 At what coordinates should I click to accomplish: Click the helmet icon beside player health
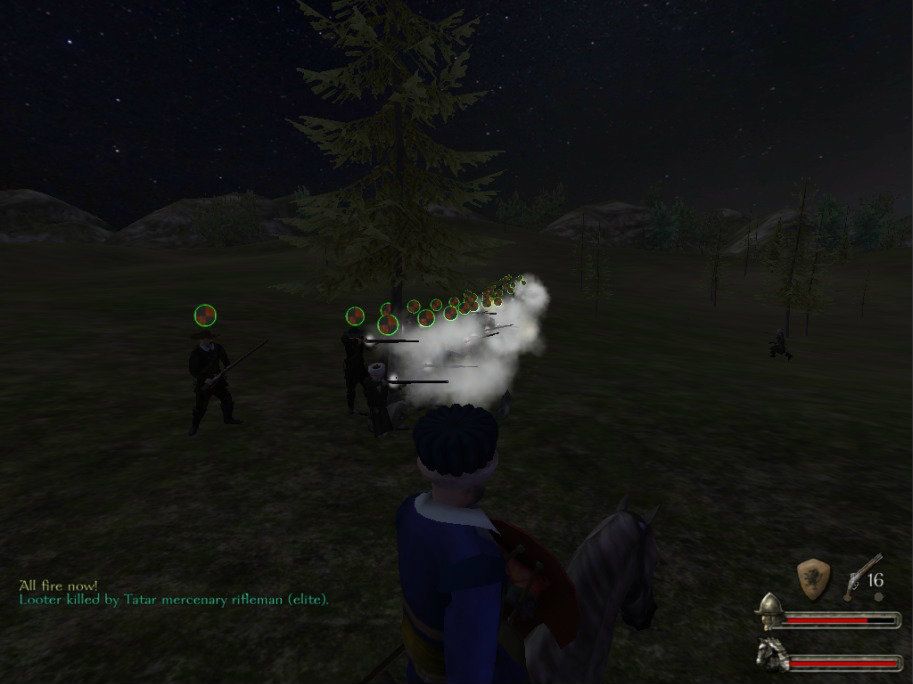click(768, 610)
